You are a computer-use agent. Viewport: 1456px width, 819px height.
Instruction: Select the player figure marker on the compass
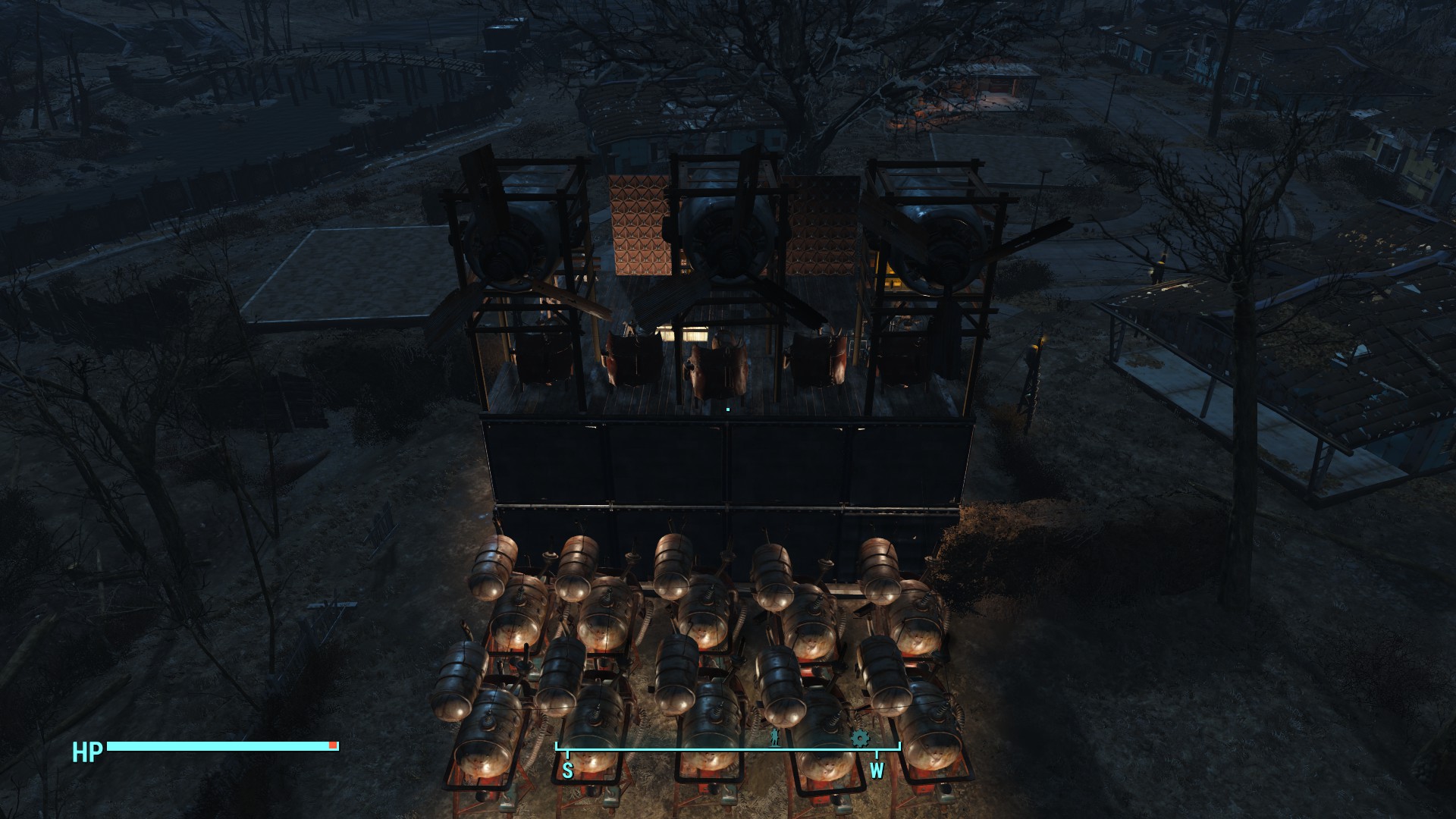774,739
